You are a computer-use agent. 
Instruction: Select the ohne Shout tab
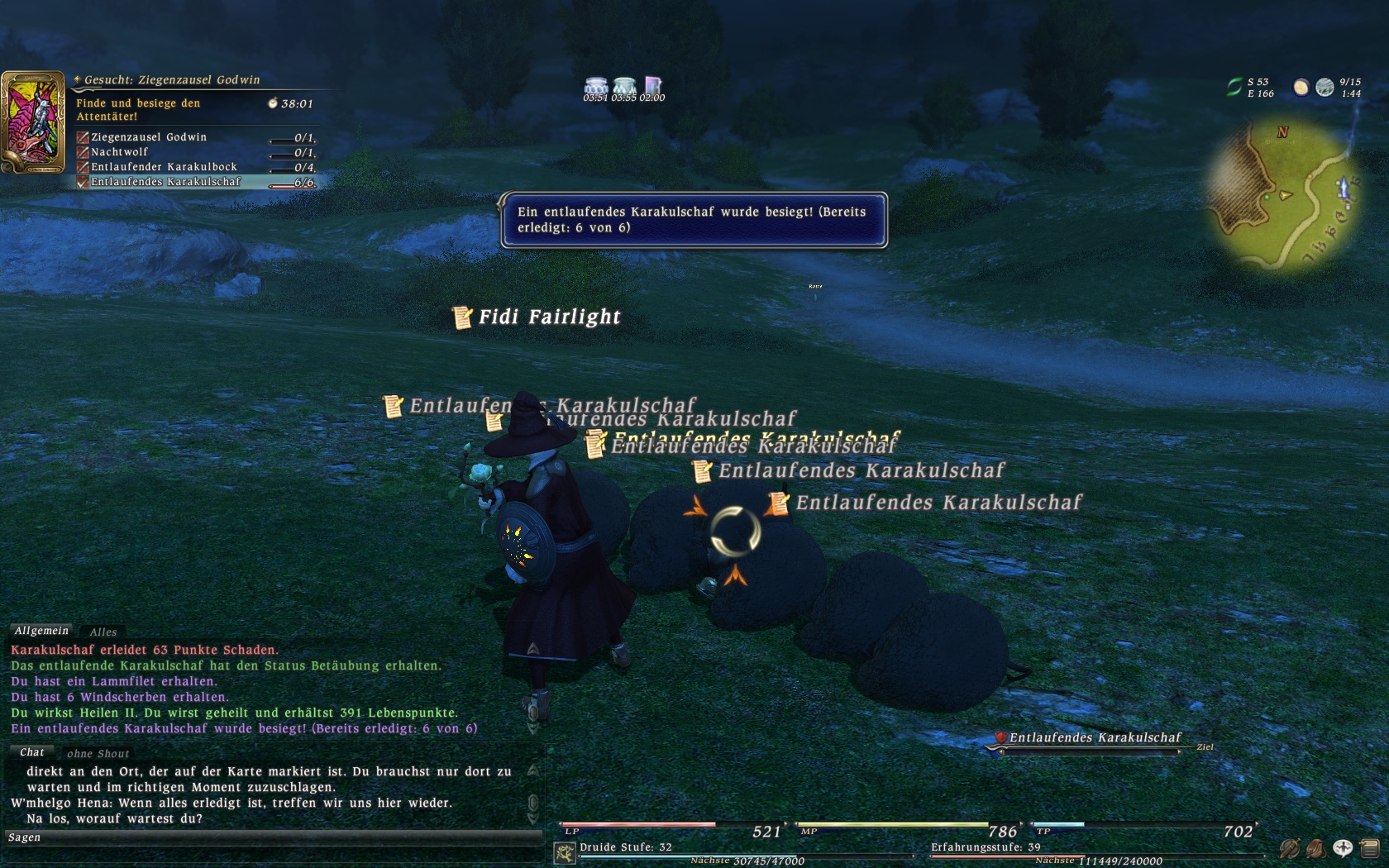98,754
